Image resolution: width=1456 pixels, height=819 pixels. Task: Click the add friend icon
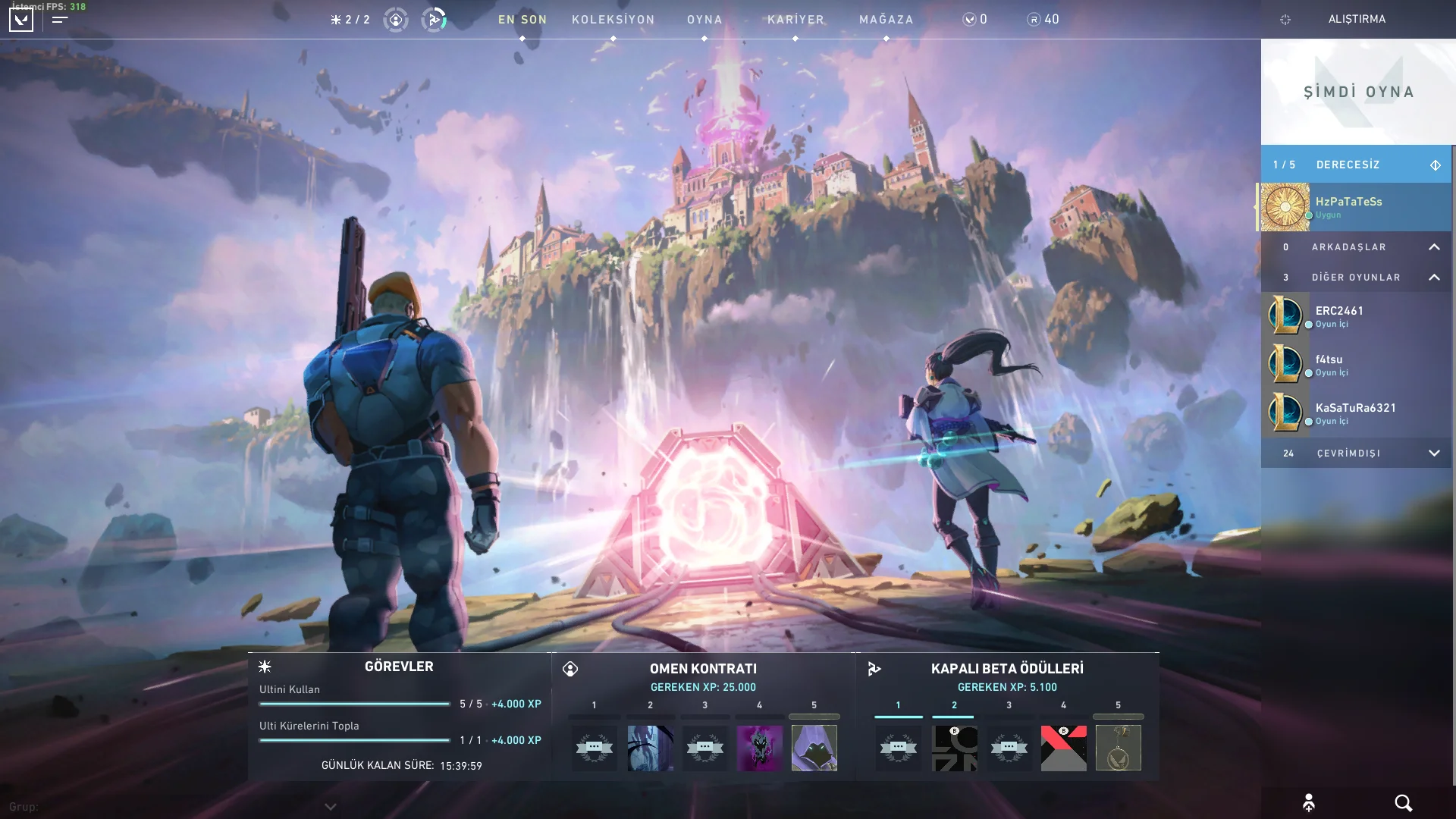pyautogui.click(x=1309, y=803)
